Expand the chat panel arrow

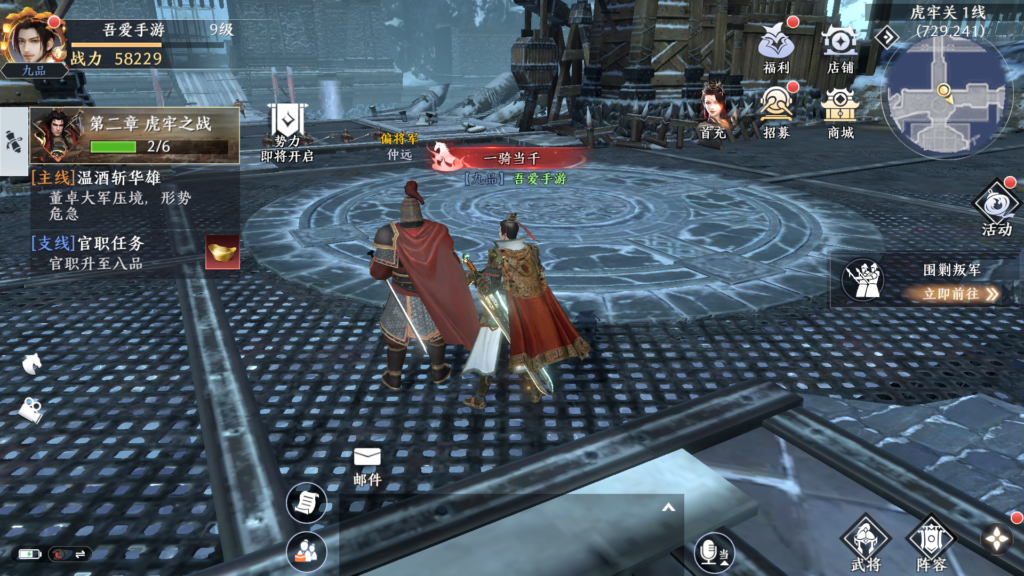(x=666, y=508)
